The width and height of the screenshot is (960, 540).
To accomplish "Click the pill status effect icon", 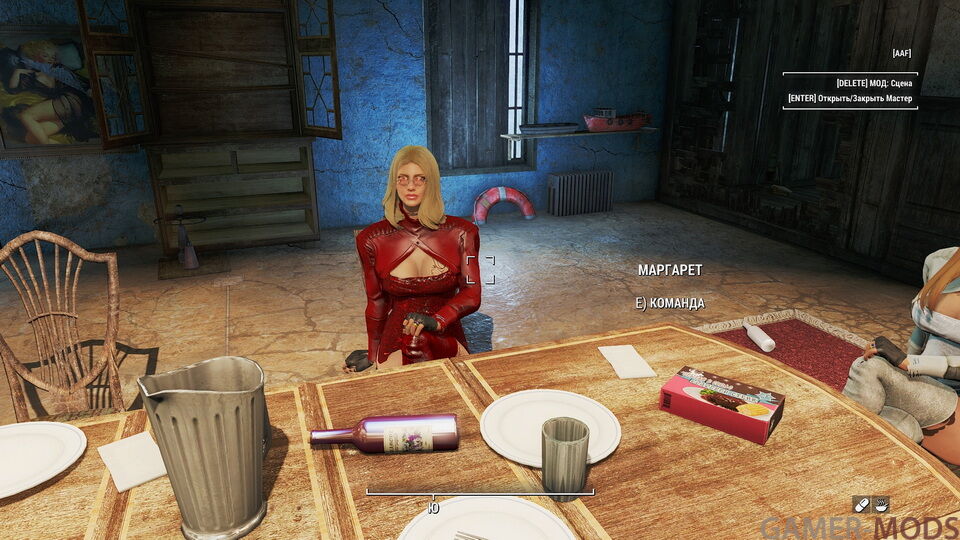I will pyautogui.click(x=861, y=504).
